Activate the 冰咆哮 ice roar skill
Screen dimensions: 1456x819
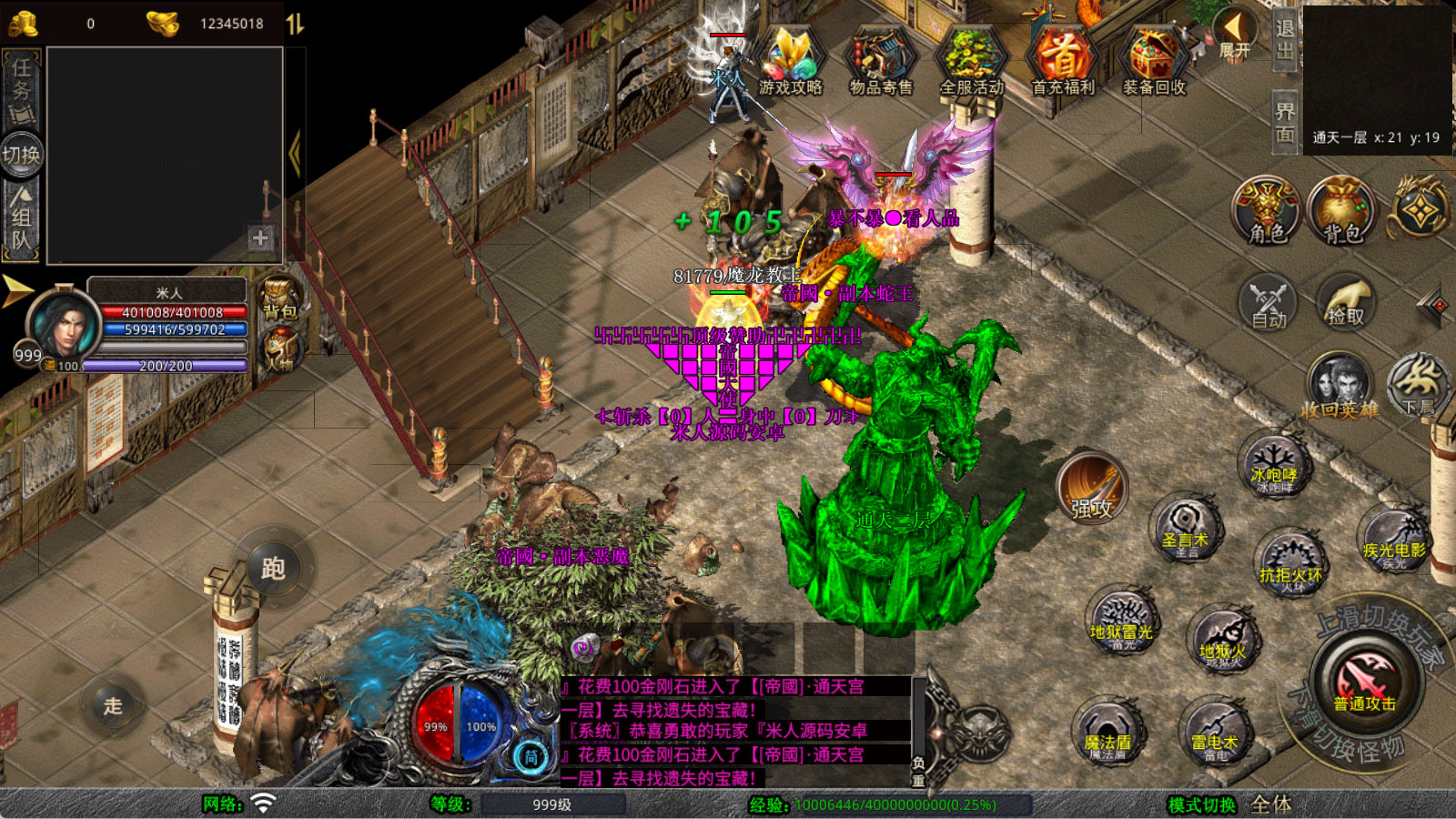tap(1273, 468)
